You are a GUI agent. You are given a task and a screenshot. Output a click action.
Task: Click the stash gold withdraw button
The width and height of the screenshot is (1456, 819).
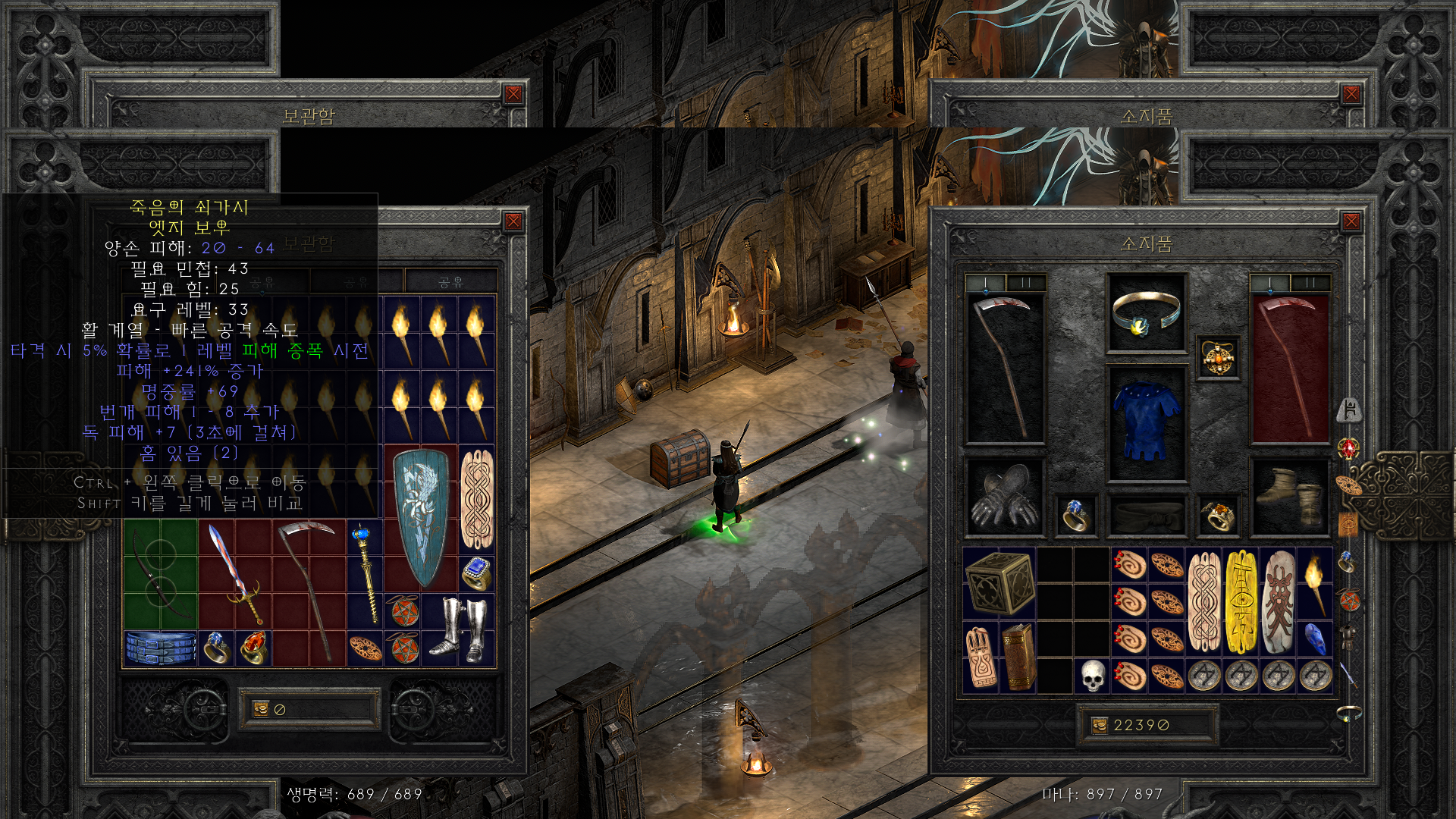(x=261, y=710)
